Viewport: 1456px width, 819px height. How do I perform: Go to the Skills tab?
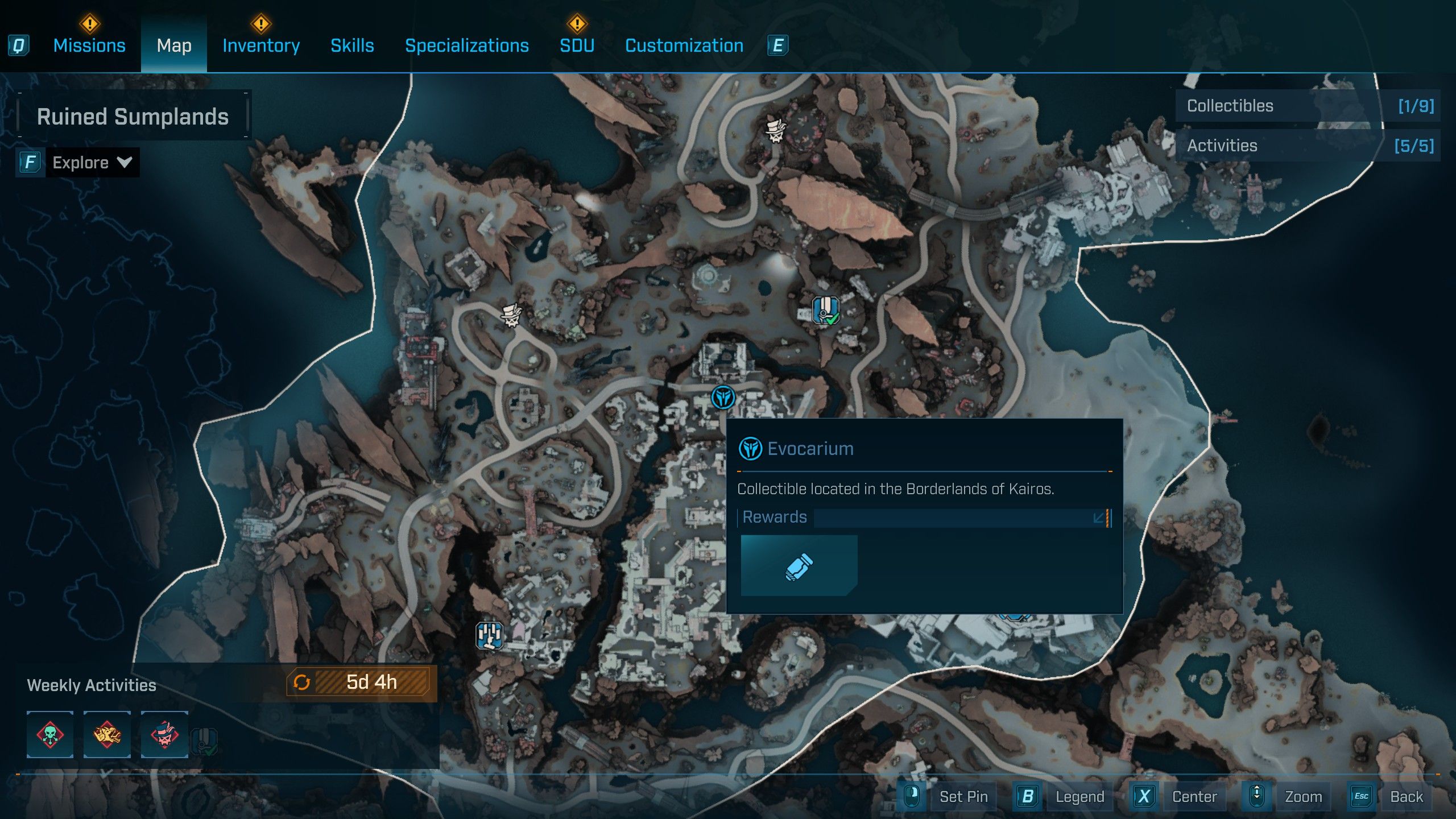[x=352, y=45]
